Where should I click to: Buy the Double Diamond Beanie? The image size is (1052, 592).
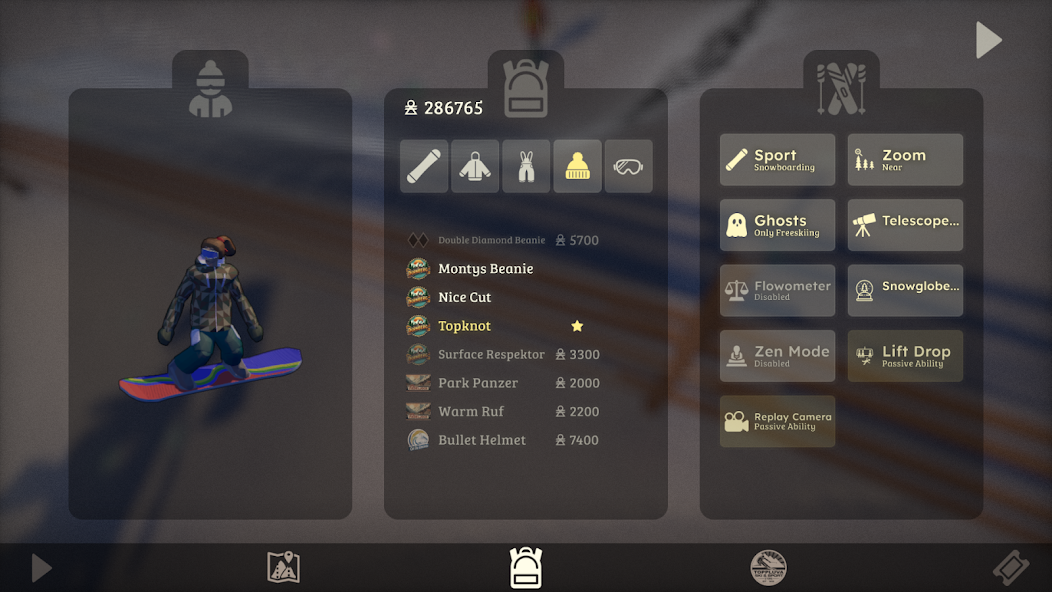tap(492, 240)
